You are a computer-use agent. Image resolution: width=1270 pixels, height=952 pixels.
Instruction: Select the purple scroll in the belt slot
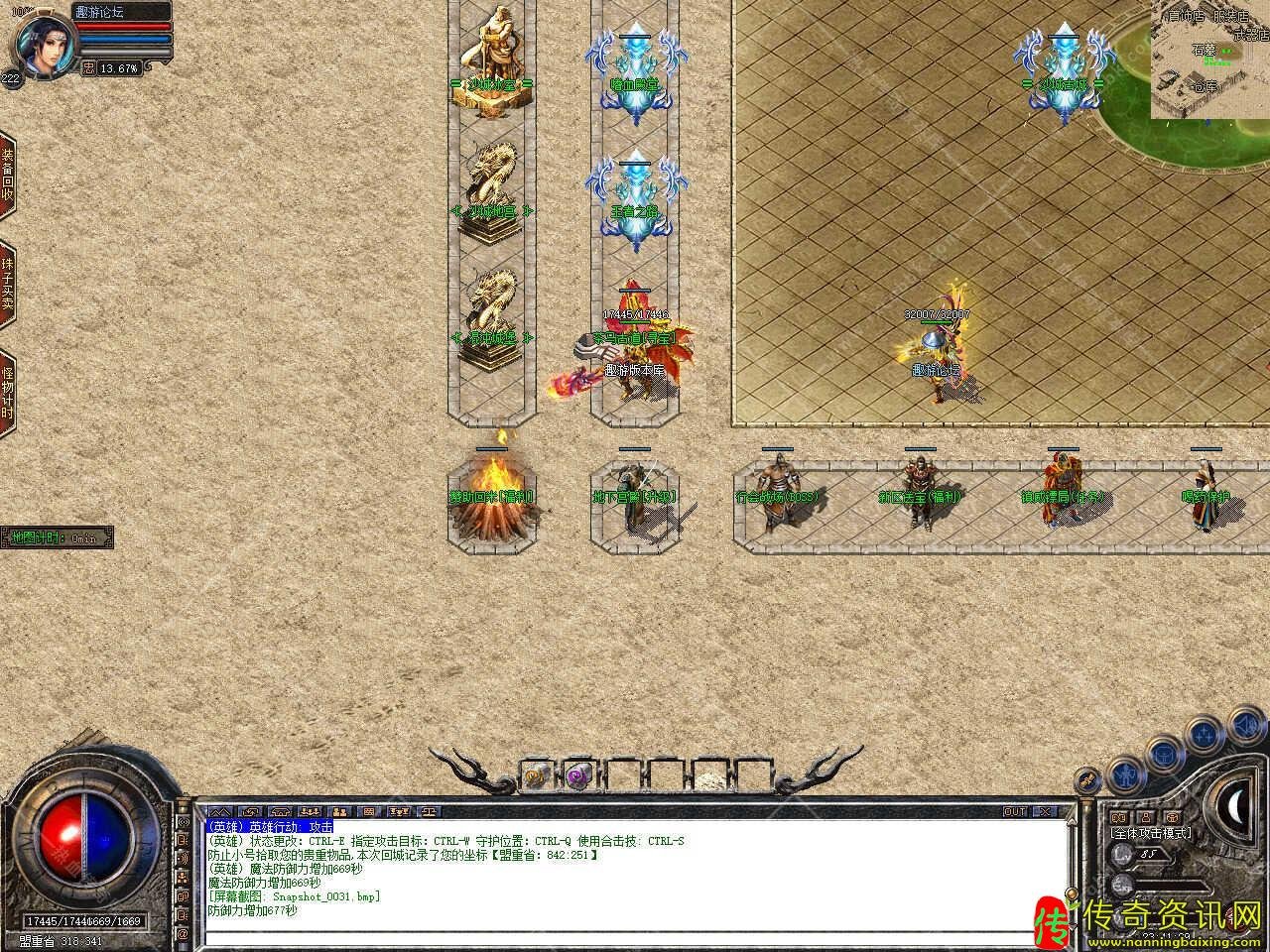click(x=577, y=776)
